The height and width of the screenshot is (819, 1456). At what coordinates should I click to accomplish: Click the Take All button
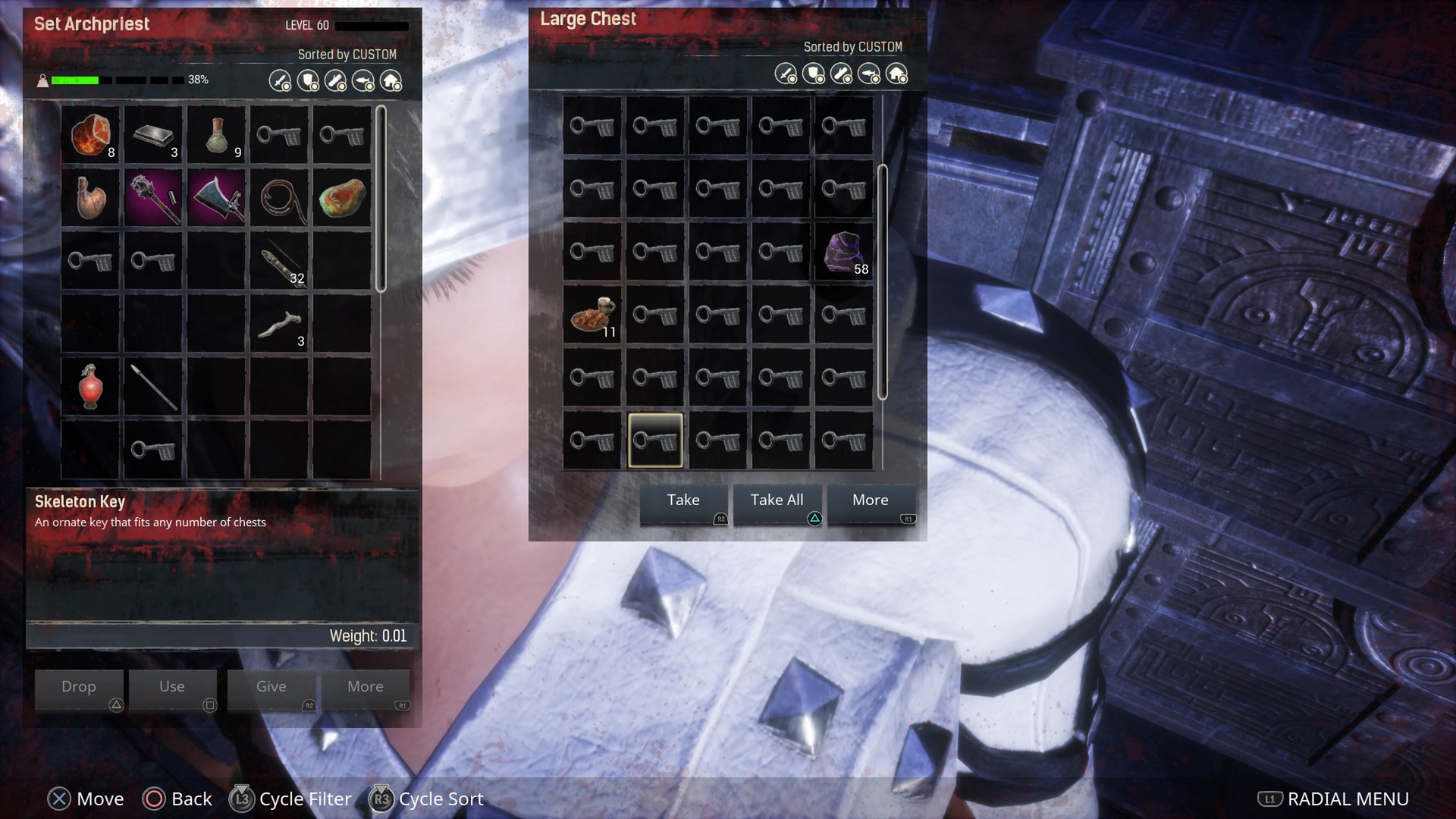pyautogui.click(x=777, y=502)
